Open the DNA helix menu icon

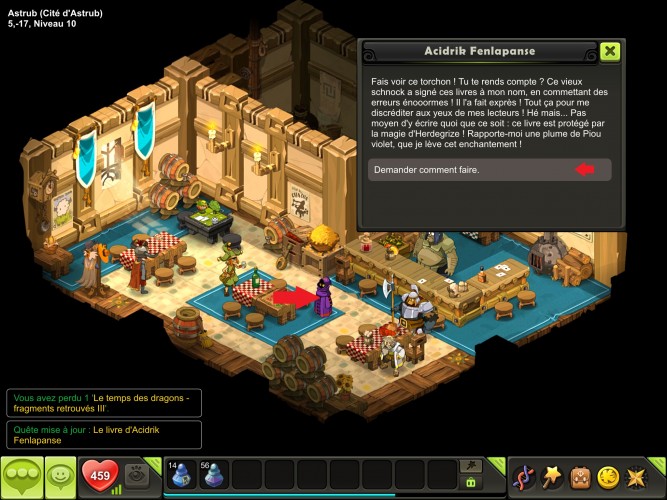coord(524,477)
